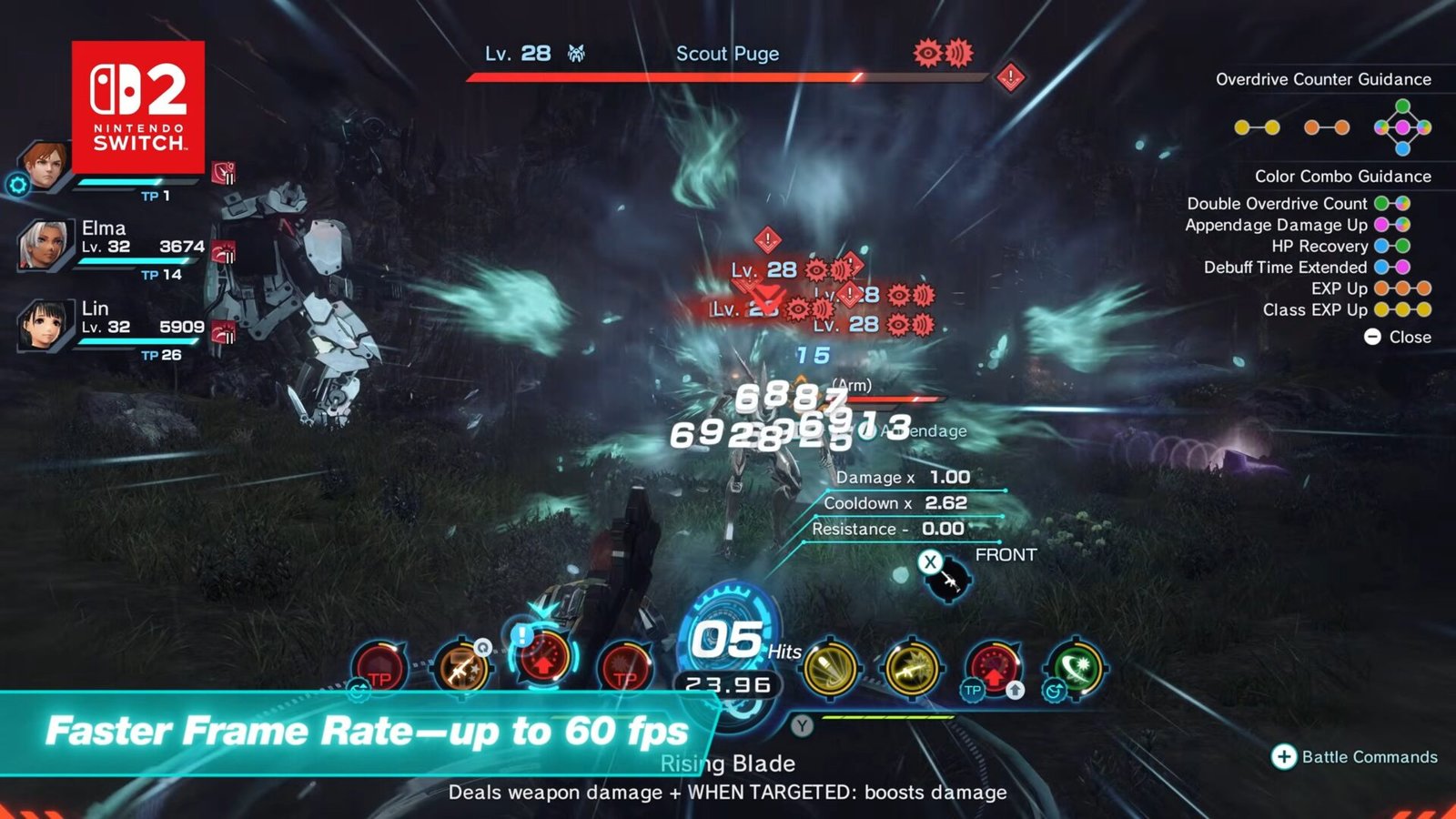The width and height of the screenshot is (1456, 819).
Task: Expand the Battle Commands menu
Action: tap(1356, 755)
